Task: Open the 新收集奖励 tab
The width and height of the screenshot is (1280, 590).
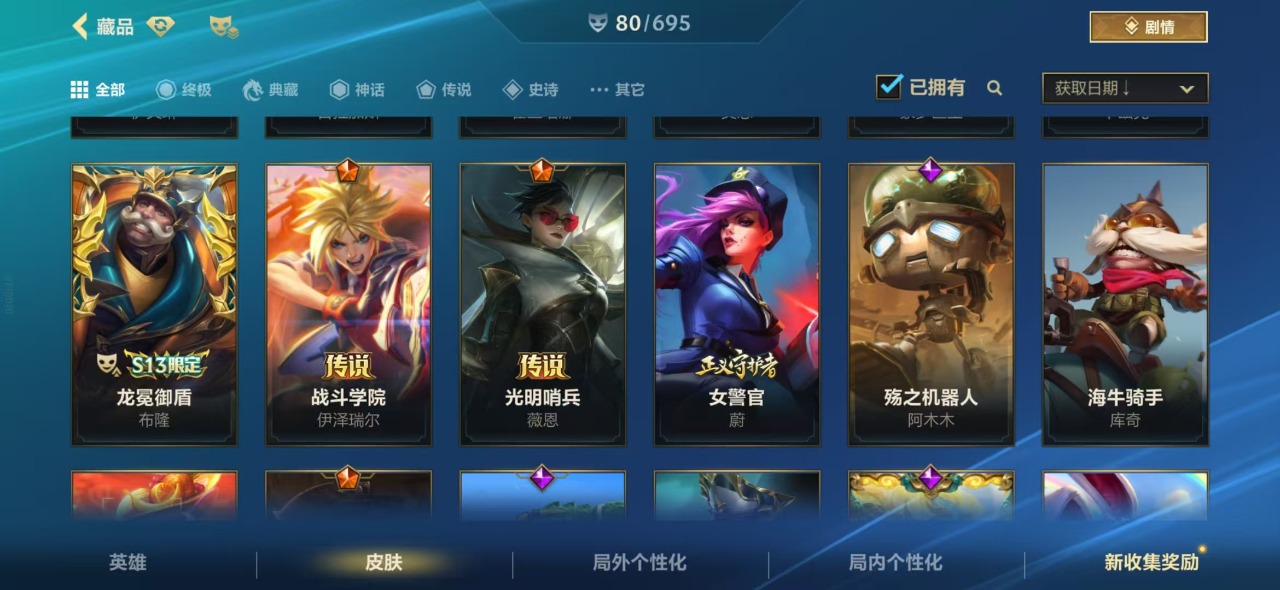Action: point(1151,563)
